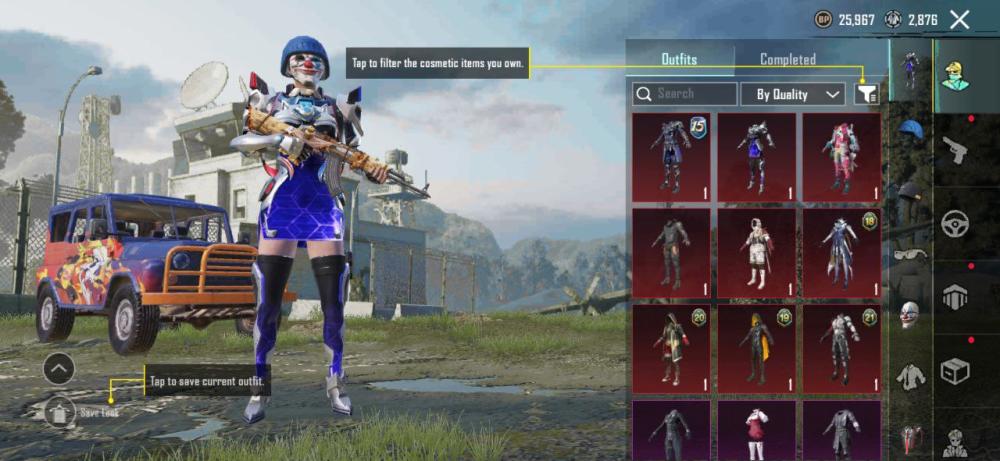The width and height of the screenshot is (1000, 461).
Task: Open the By Quality sort dropdown
Action: 793,94
